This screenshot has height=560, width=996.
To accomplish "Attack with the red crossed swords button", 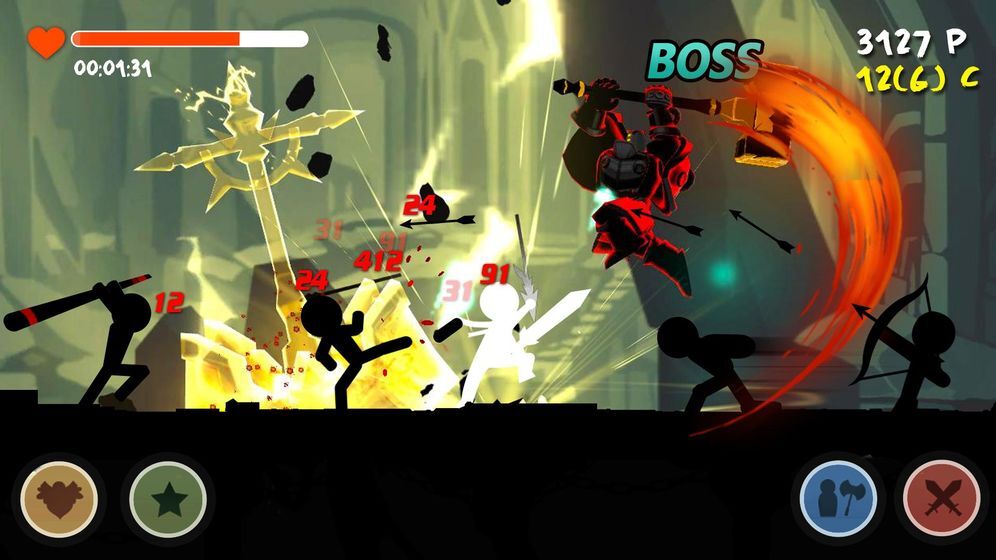I will [941, 498].
